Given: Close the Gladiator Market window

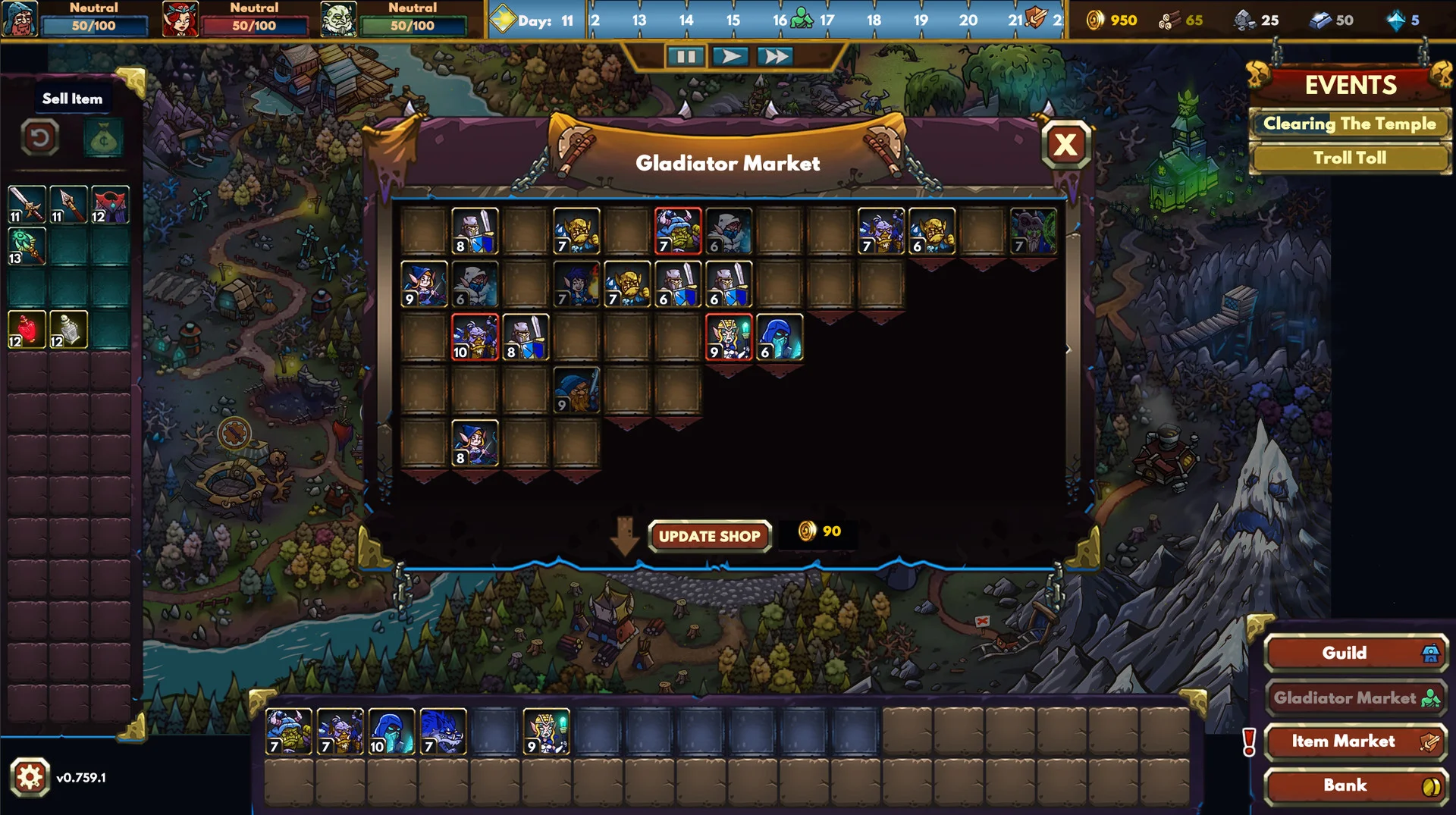Looking at the screenshot, I should click(1065, 144).
